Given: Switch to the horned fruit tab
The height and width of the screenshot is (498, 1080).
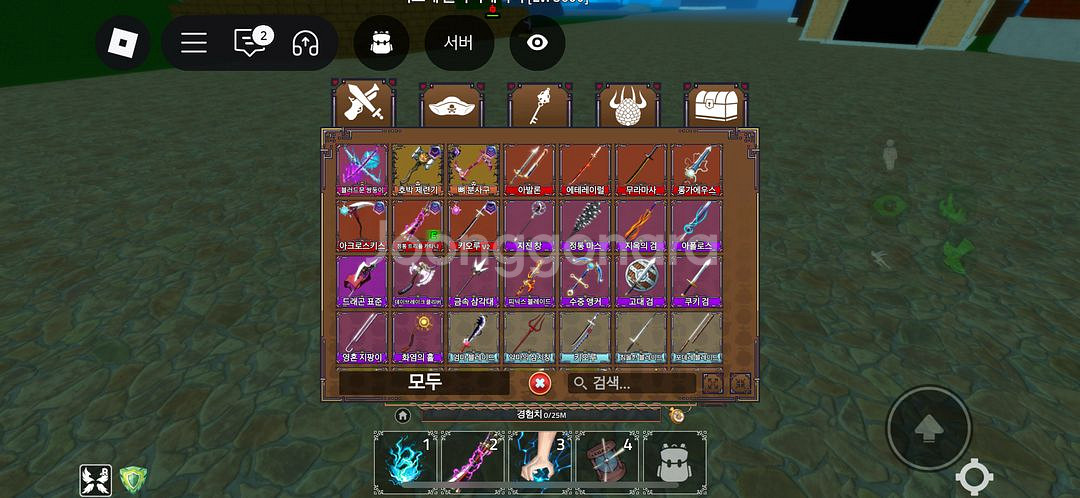Looking at the screenshot, I should click(629, 105).
